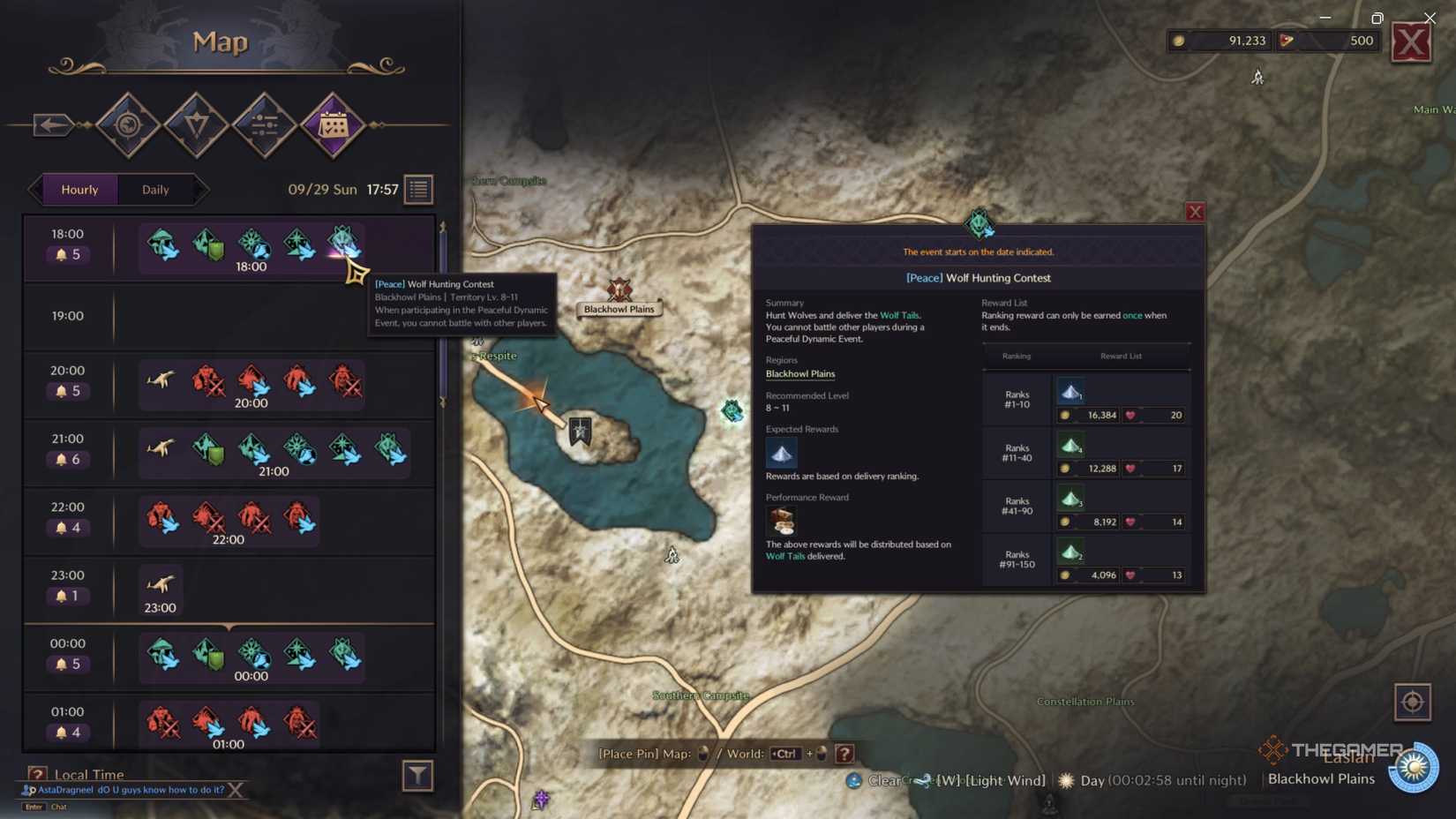Click the left chevron on the schedule switcher
This screenshot has width=1456, height=819.
point(34,189)
